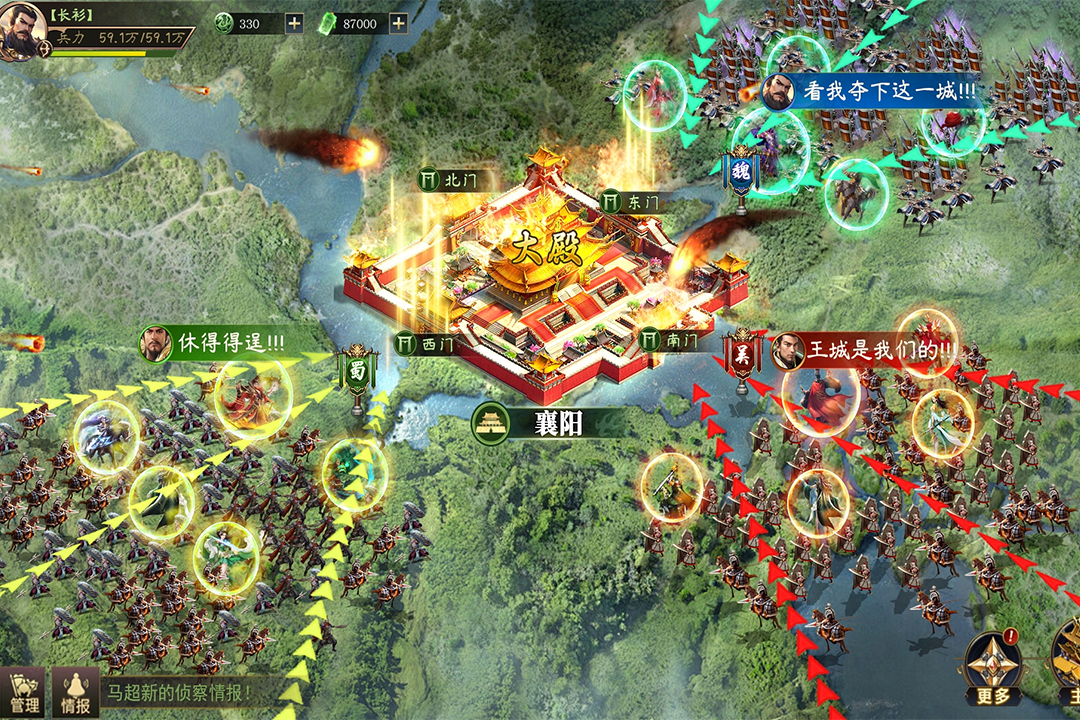Open the 更多 more options menu
Viewport: 1080px width, 720px height.
point(993,670)
